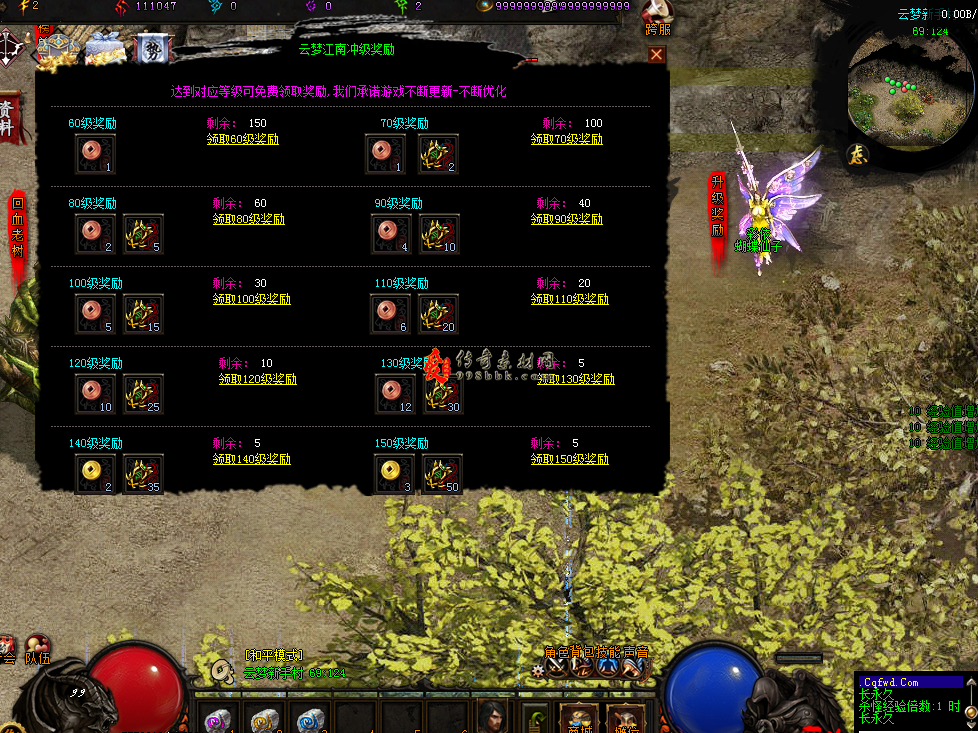
Task: Select the gold coin in level 140 reward
Action: click(x=95, y=474)
